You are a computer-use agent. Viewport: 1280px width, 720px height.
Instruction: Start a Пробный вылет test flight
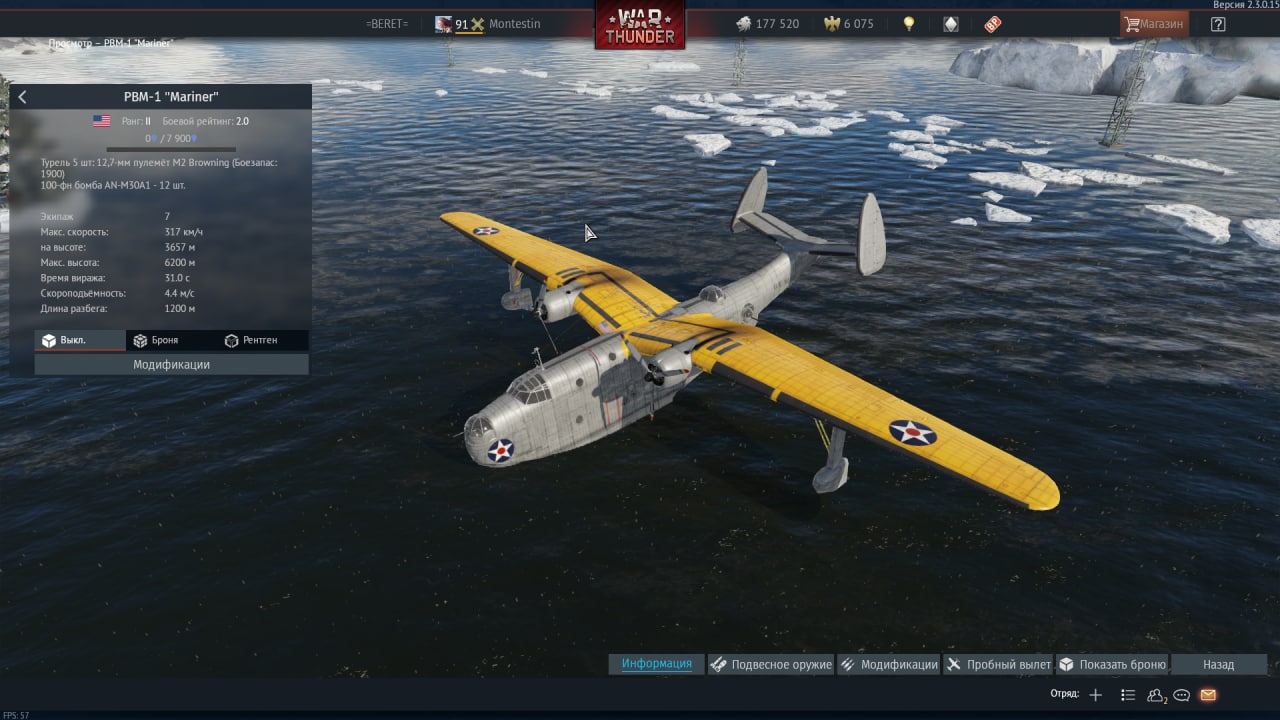click(998, 664)
